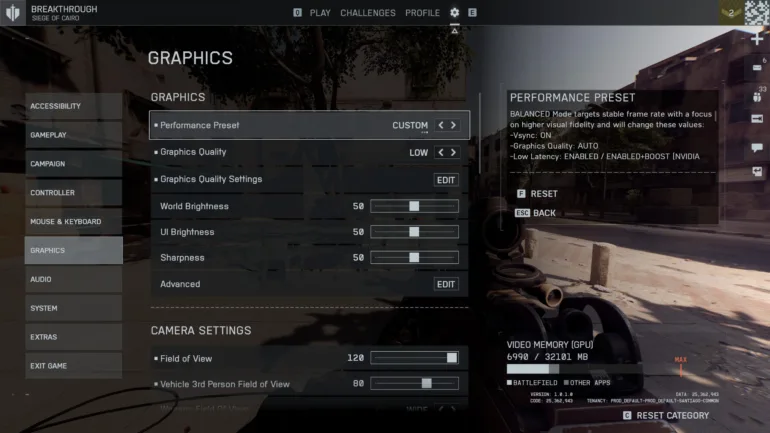Switch to the Challenges tab
The image size is (770, 433).
tap(368, 13)
